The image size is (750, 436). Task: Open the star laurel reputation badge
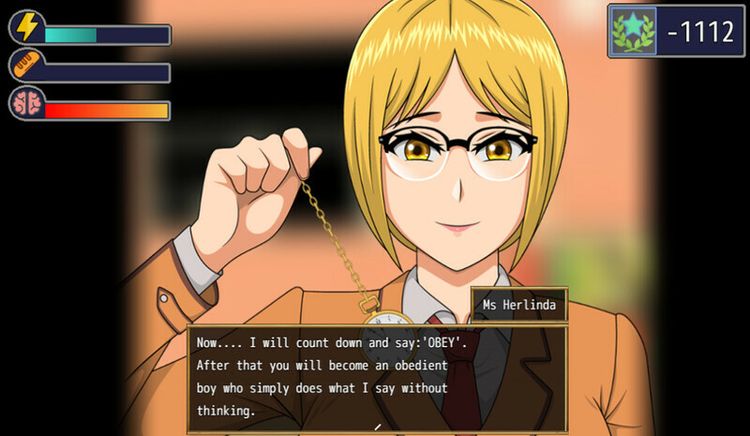pyautogui.click(x=634, y=30)
